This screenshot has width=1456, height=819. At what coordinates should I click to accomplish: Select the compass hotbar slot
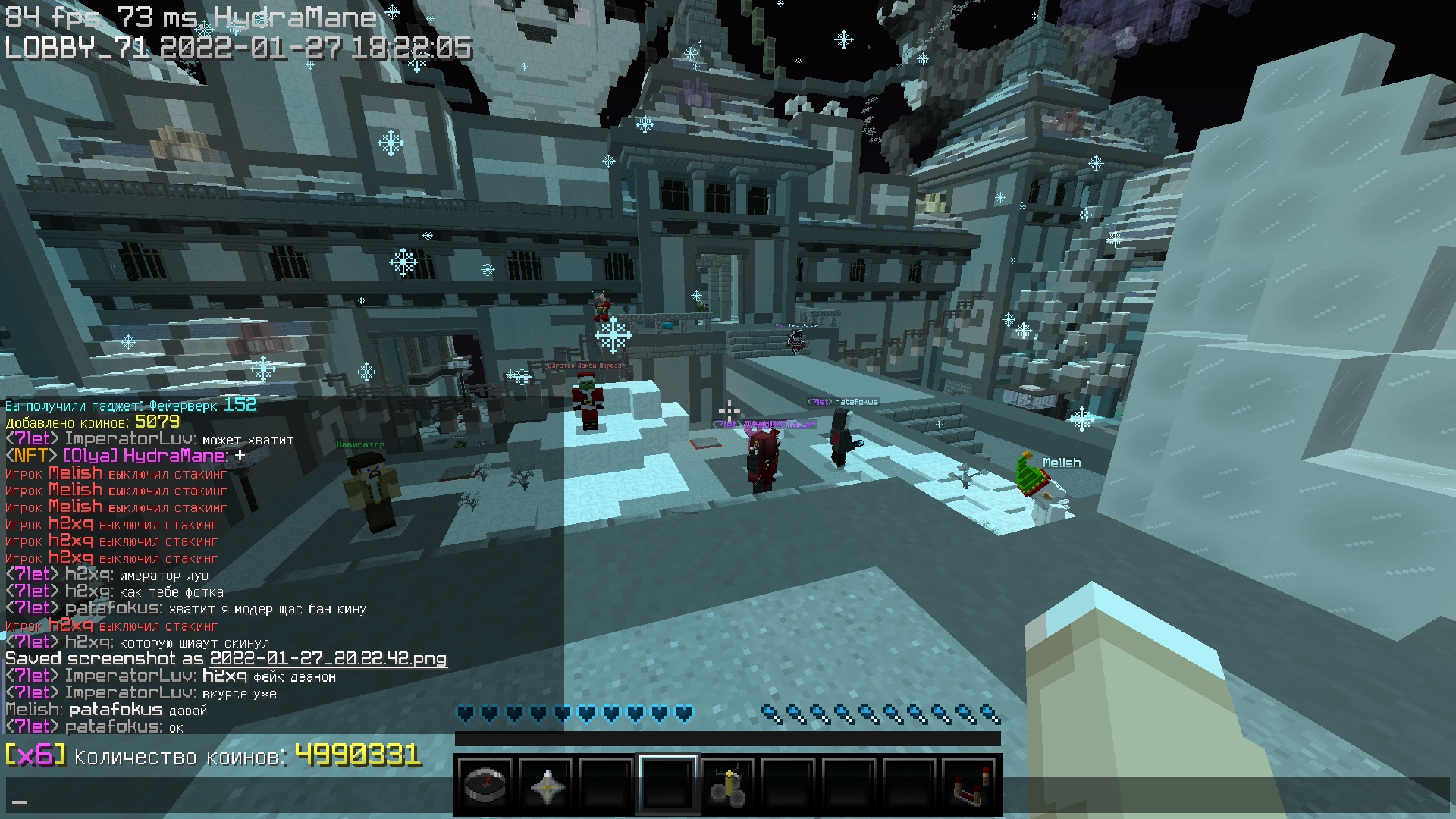click(485, 786)
